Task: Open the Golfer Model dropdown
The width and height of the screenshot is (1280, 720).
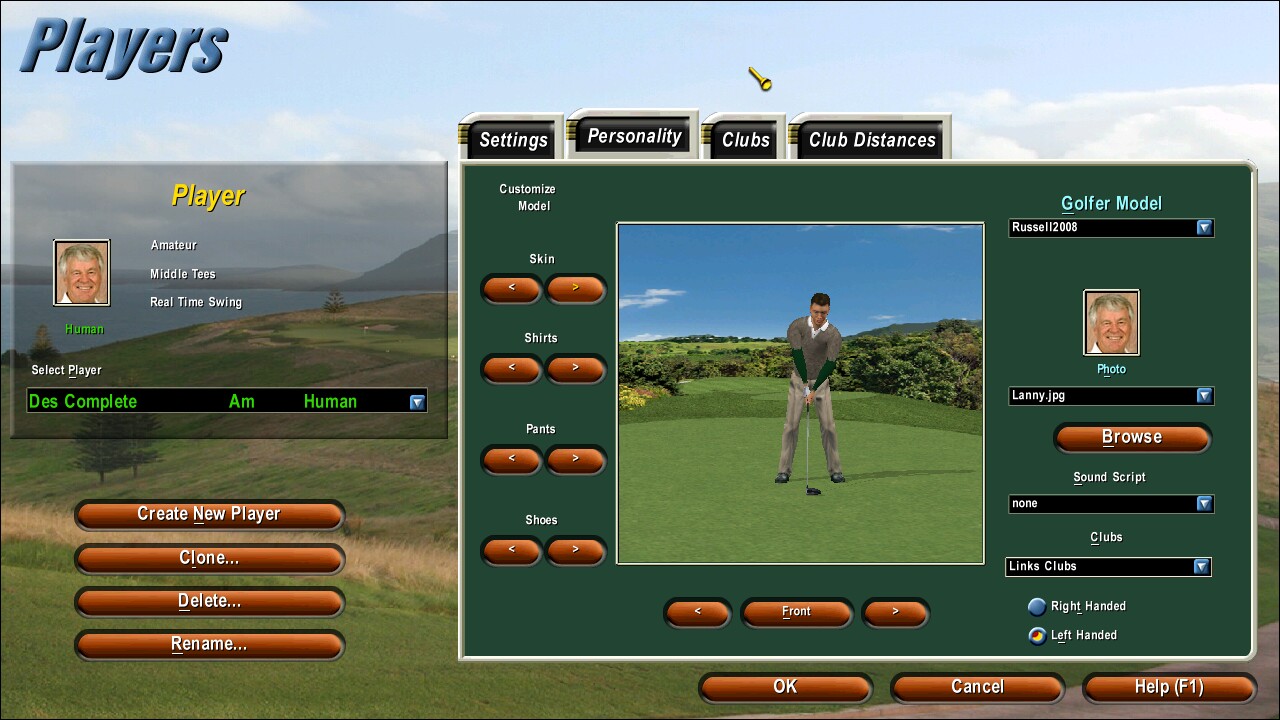Action: tap(1204, 228)
